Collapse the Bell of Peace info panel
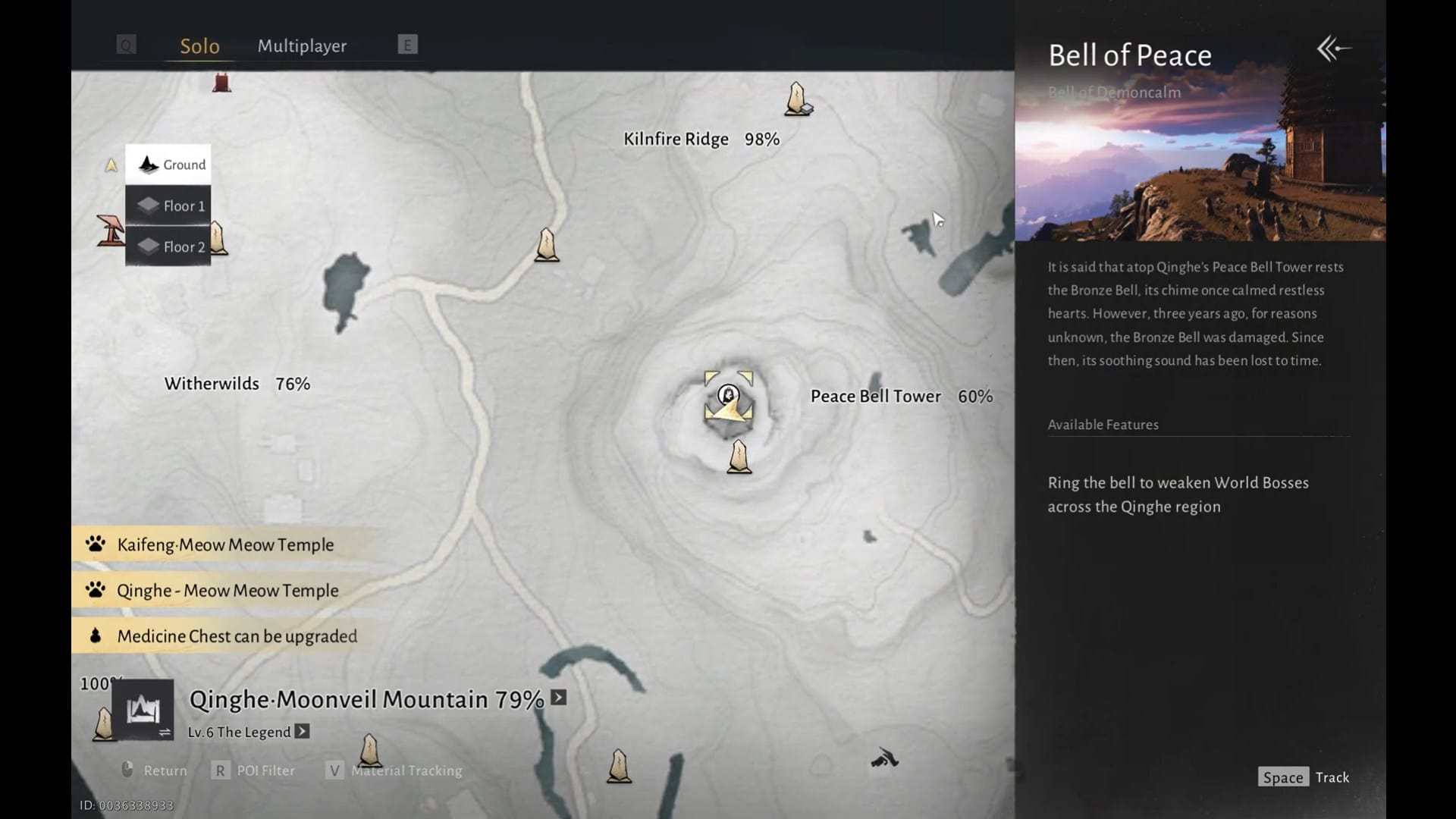 click(x=1333, y=49)
